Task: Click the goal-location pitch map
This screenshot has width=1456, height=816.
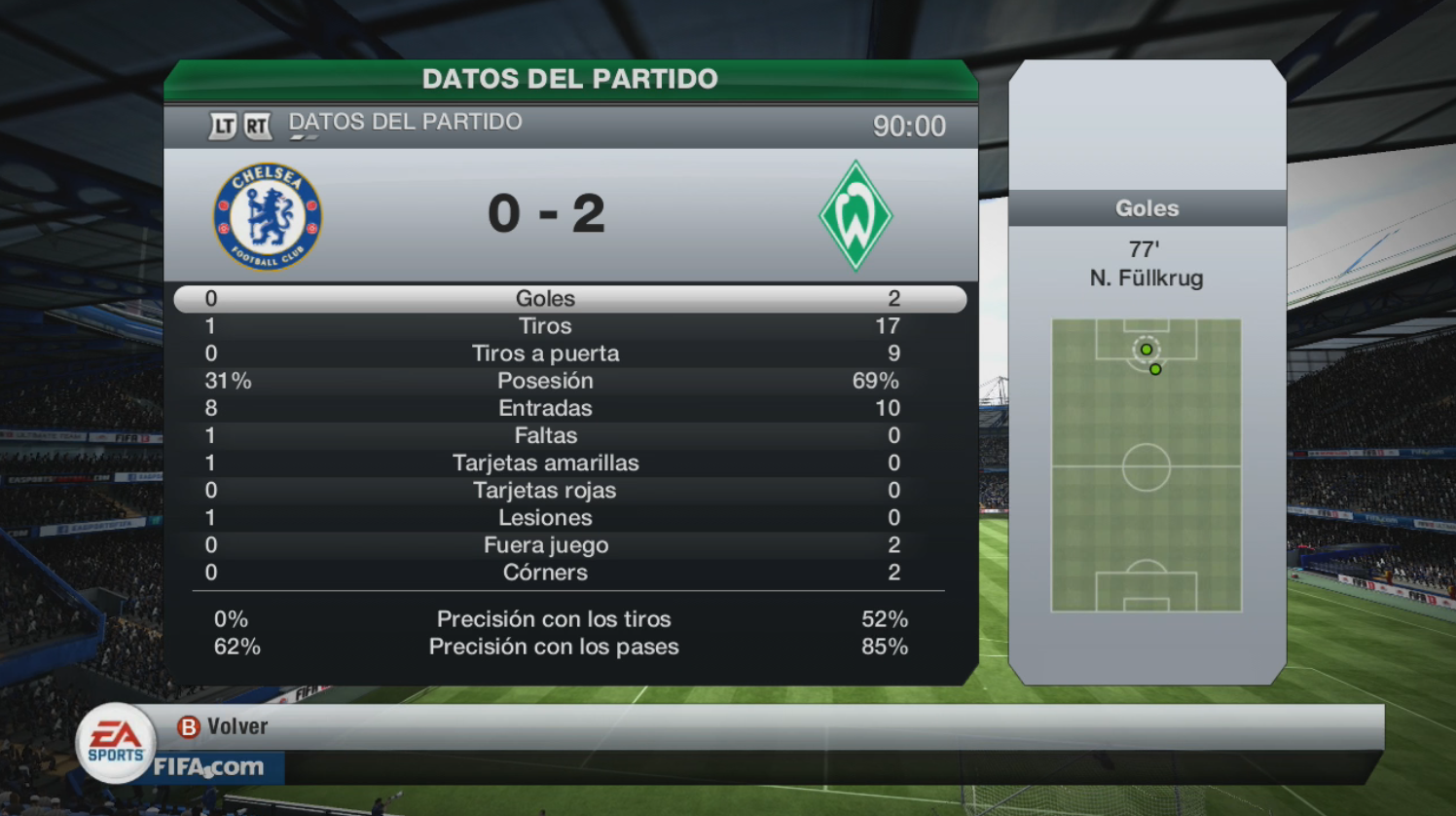Action: tap(1146, 465)
